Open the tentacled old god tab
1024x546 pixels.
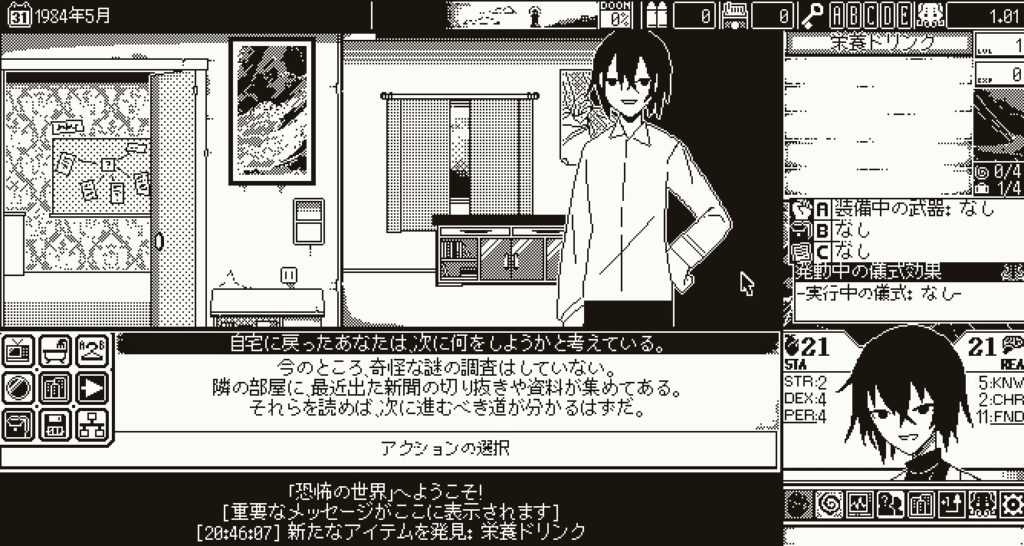[x=979, y=505]
